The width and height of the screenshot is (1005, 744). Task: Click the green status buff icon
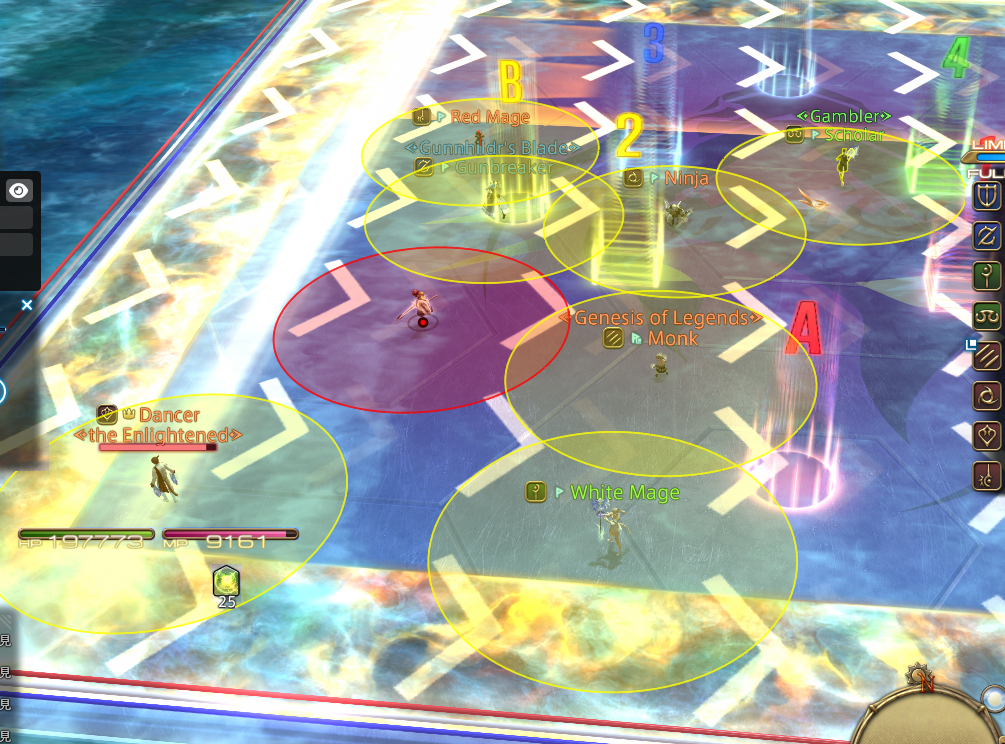tap(227, 579)
